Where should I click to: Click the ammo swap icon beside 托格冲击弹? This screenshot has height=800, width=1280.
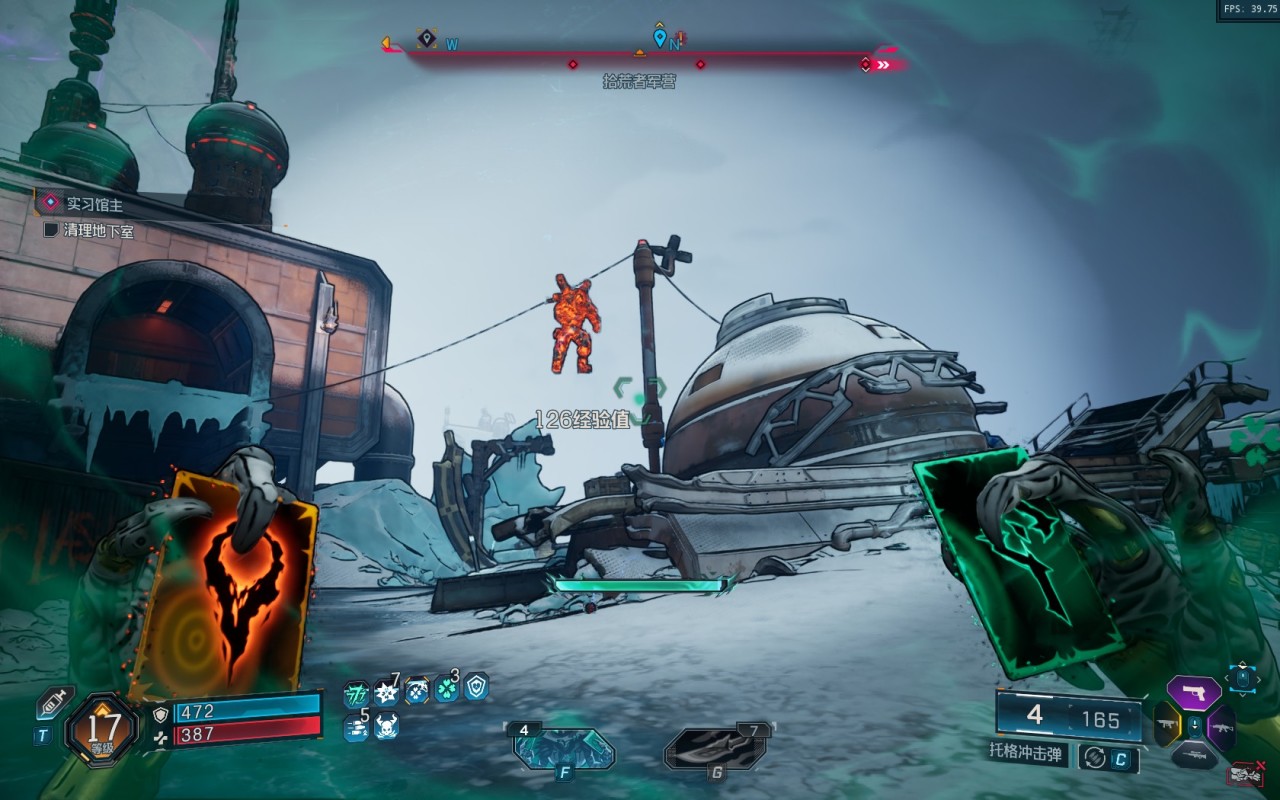(x=1094, y=759)
